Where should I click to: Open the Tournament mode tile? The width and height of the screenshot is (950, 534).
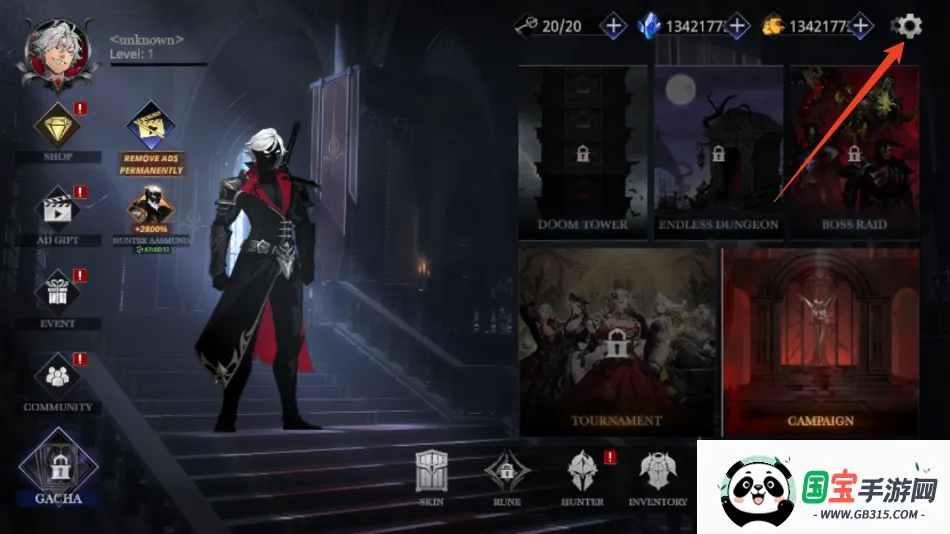[617, 341]
